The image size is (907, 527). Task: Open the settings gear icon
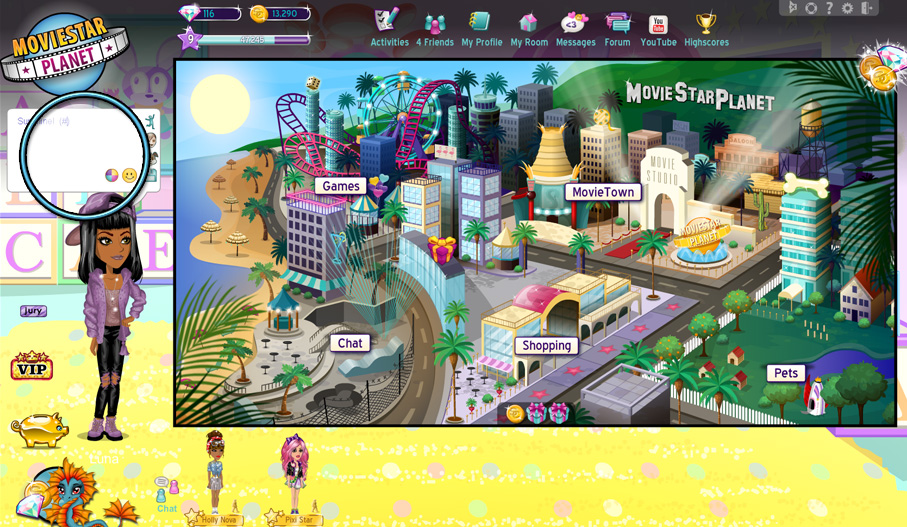[847, 8]
